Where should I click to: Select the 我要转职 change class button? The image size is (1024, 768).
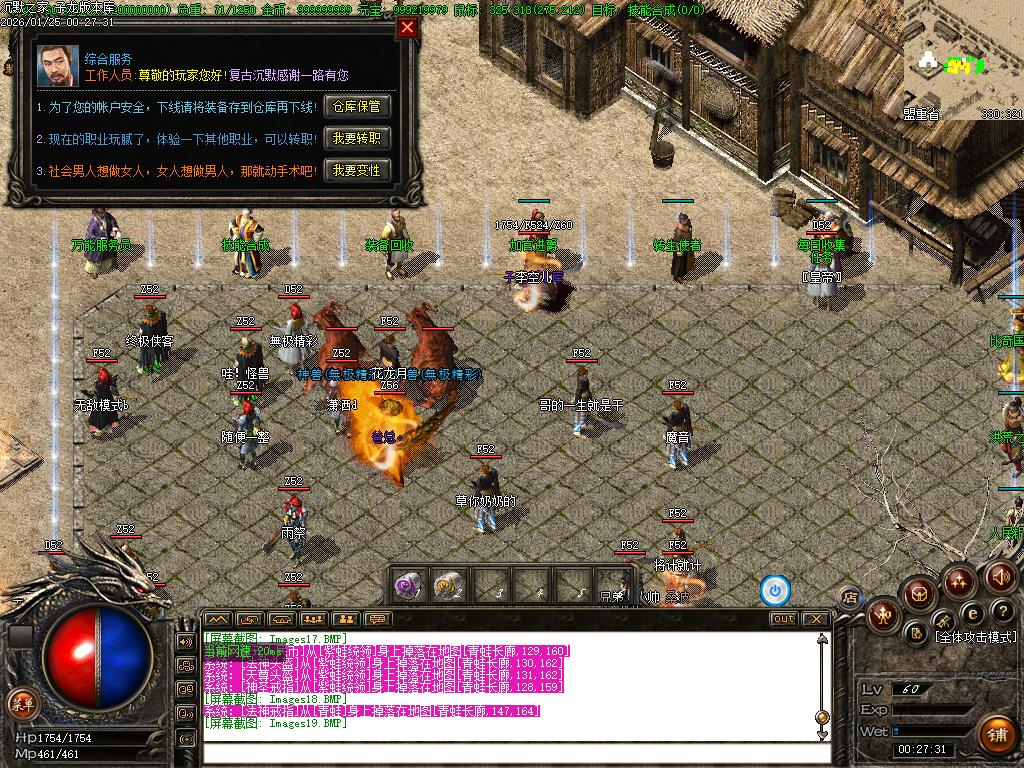click(356, 138)
